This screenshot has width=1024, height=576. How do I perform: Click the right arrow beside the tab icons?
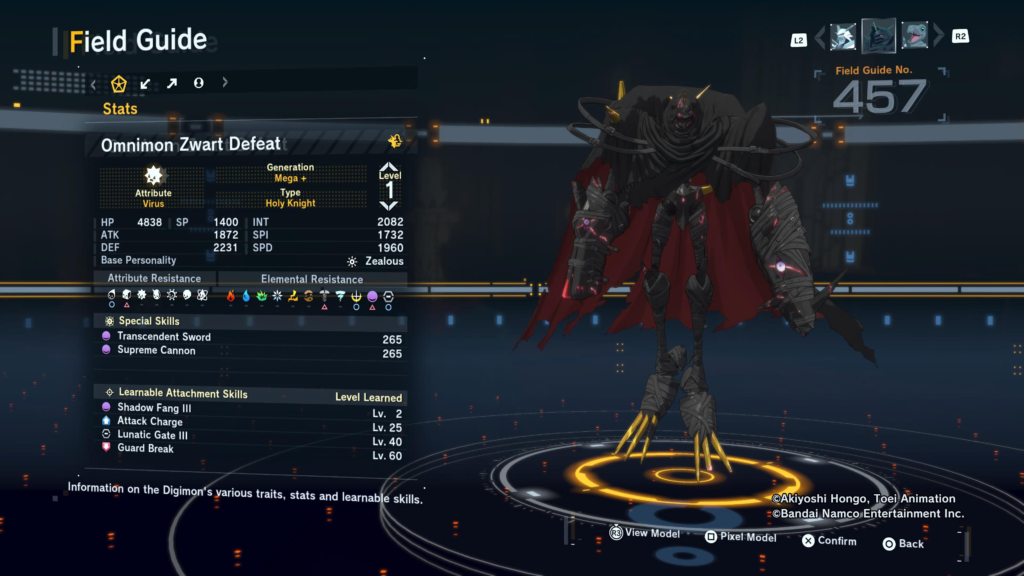tap(225, 83)
